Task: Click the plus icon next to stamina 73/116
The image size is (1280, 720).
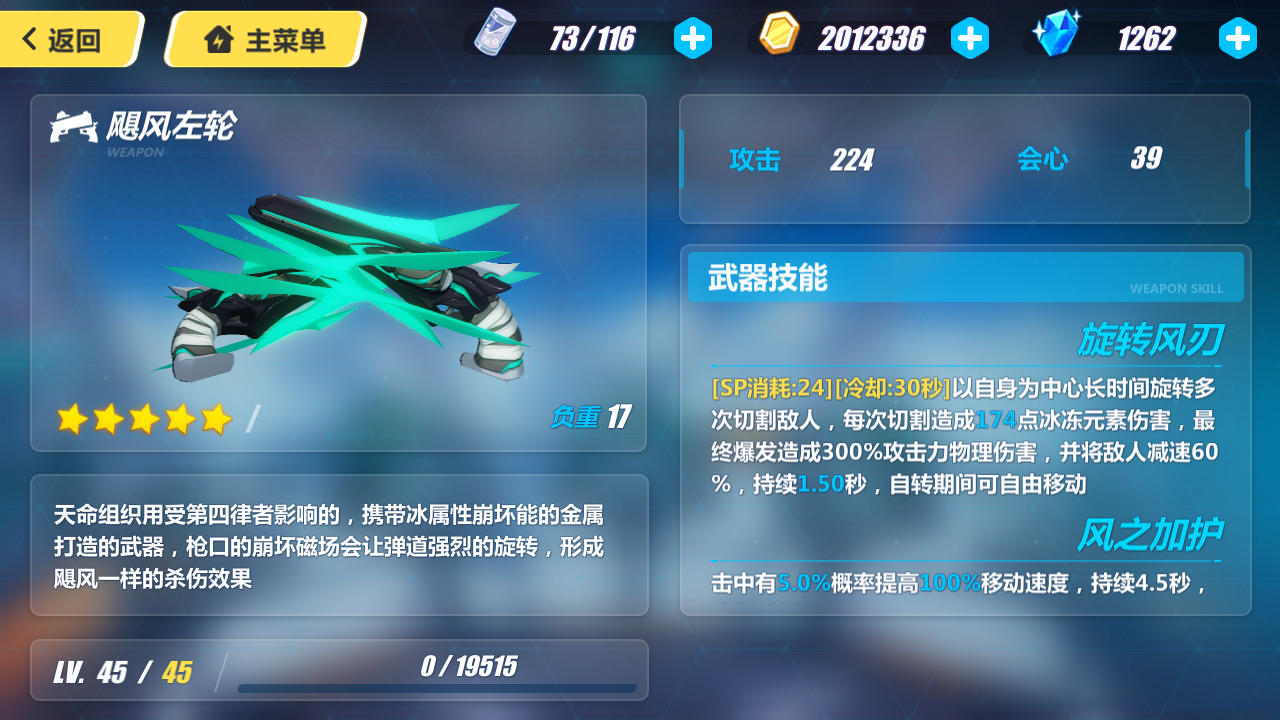Action: pyautogui.click(x=693, y=38)
